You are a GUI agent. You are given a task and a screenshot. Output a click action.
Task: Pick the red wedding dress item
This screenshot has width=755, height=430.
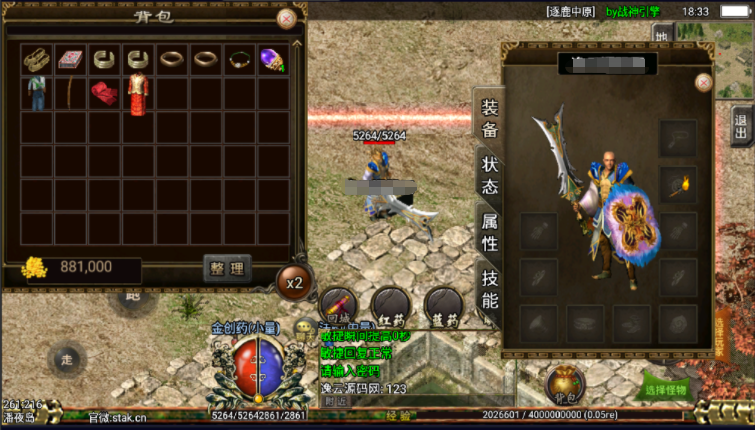pos(137,94)
